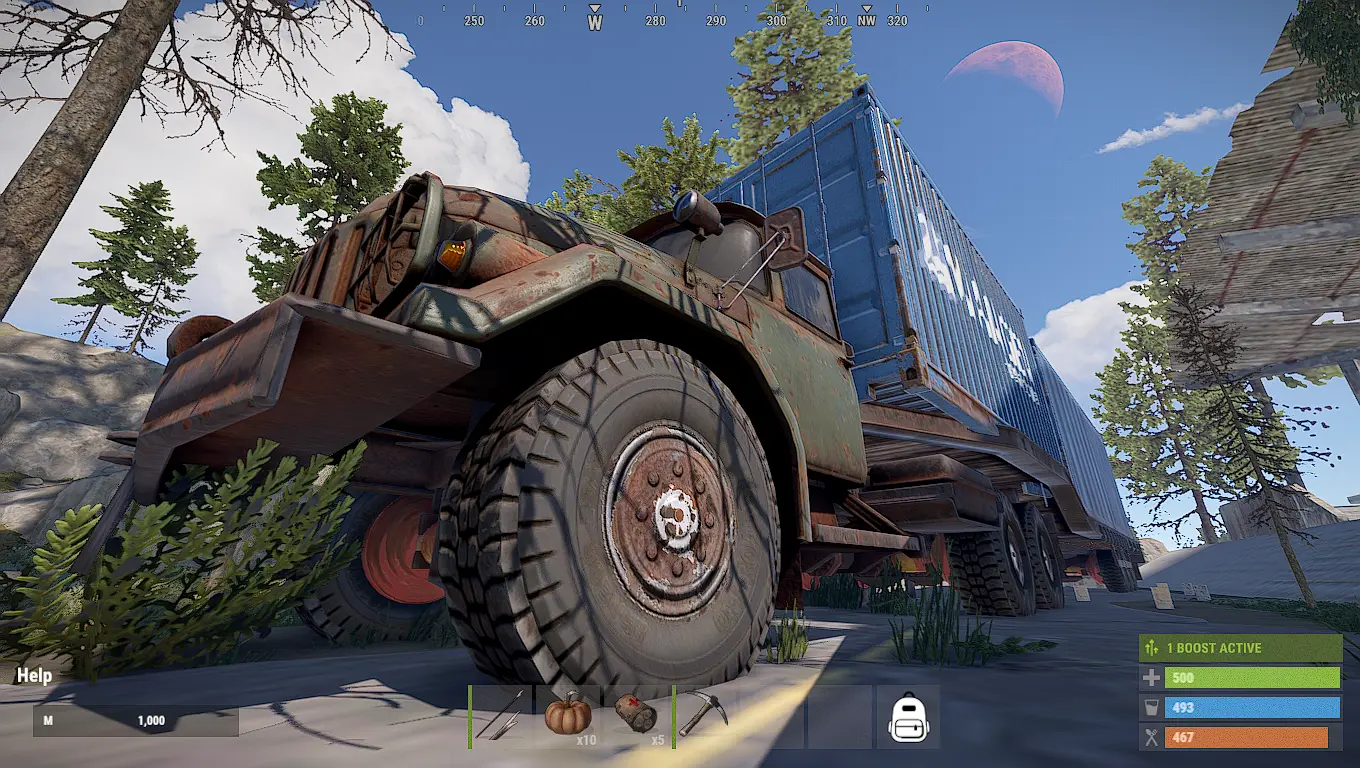Choose the bandage stack hotbar slot
Image resolution: width=1360 pixels, height=768 pixels.
pyautogui.click(x=636, y=716)
